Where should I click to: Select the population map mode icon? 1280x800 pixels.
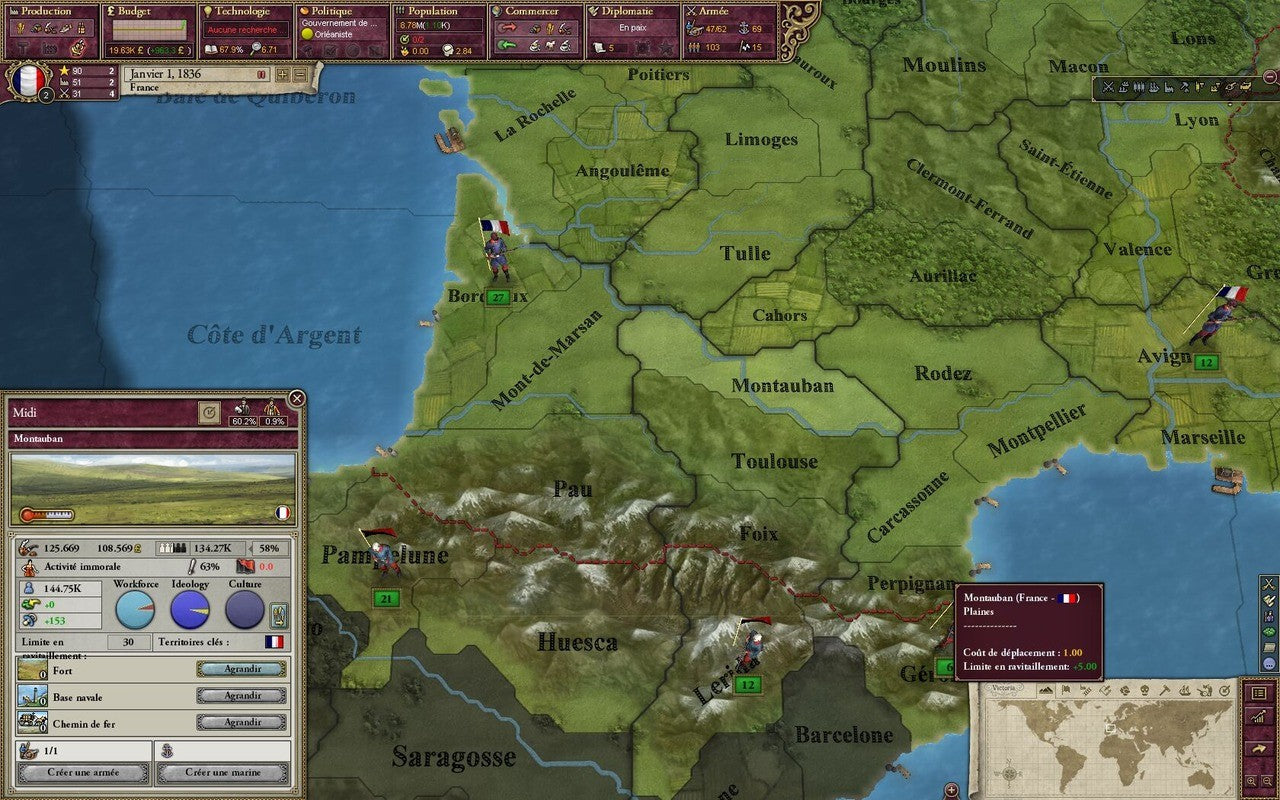point(1139,87)
